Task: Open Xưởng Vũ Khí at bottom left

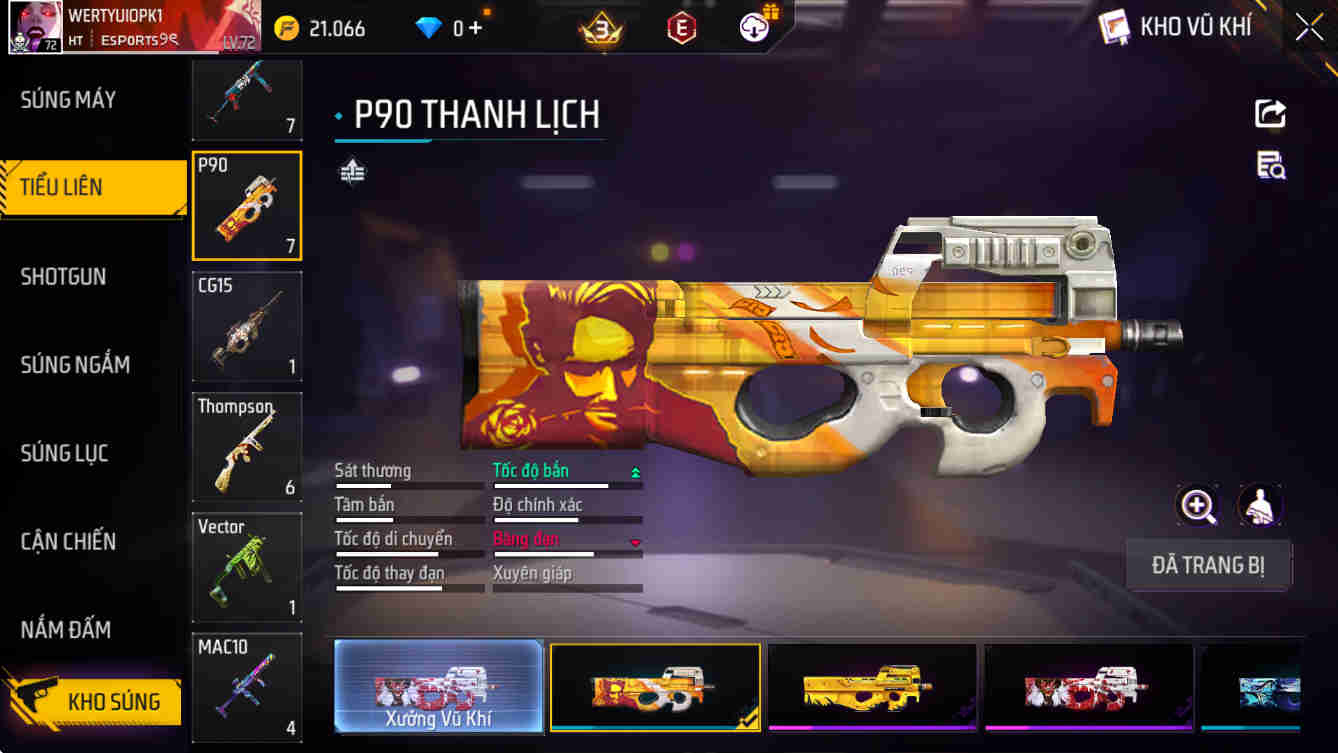Action: pos(437,687)
